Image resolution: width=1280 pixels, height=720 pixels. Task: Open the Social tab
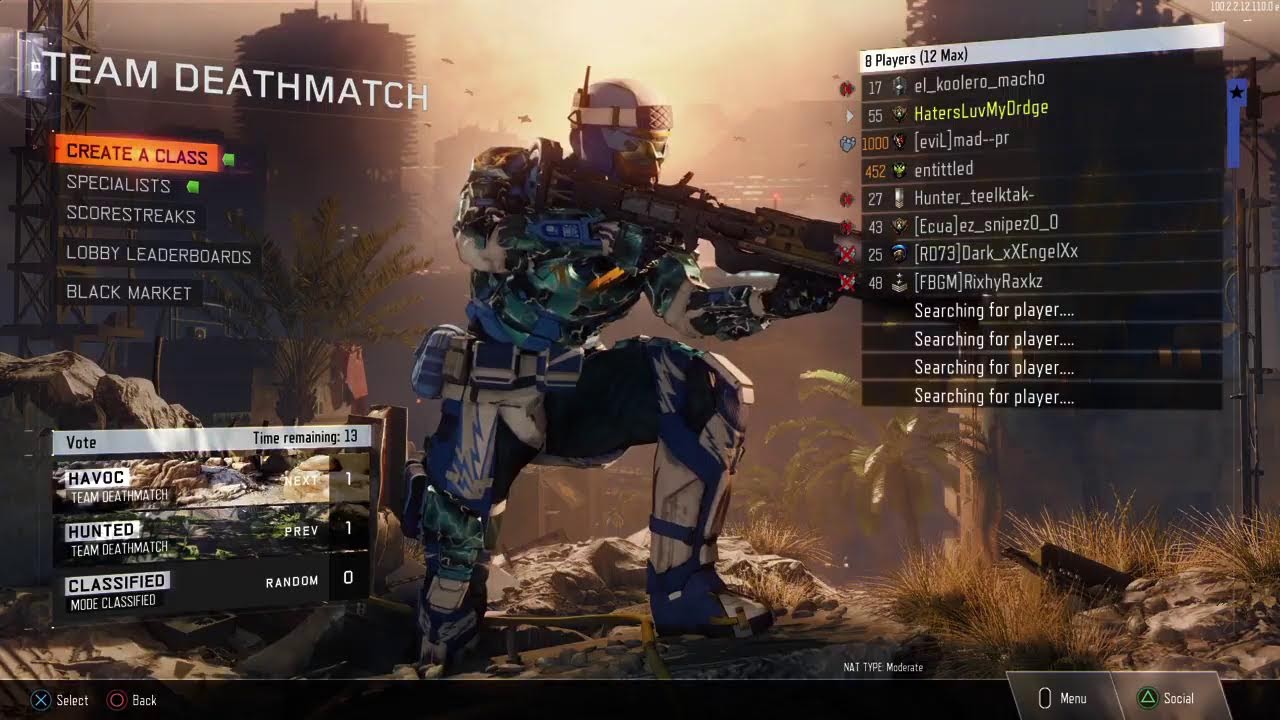[1167, 698]
